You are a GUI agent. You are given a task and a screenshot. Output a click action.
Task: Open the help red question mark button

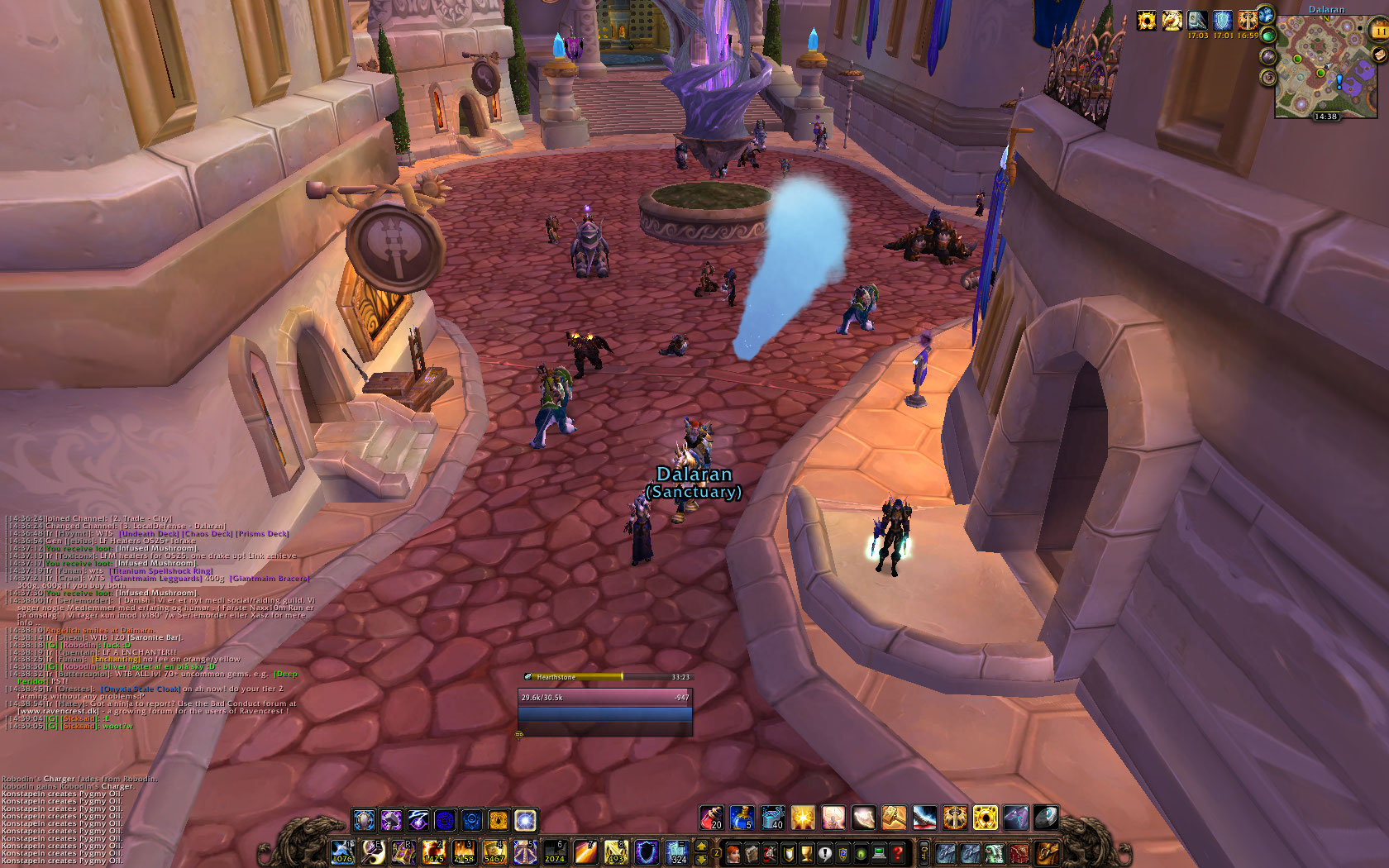tap(898, 852)
